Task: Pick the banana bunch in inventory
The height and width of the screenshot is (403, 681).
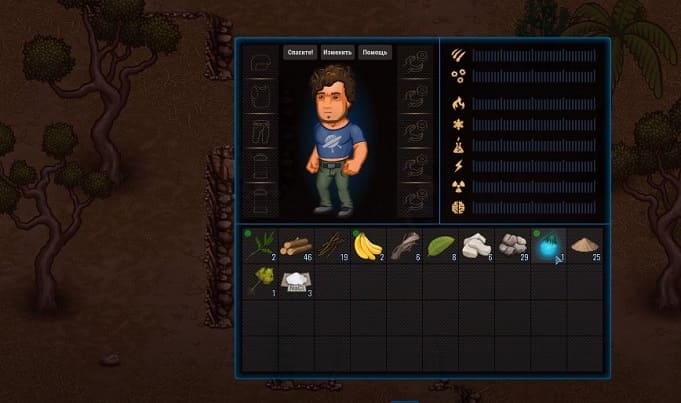Action: tap(369, 246)
